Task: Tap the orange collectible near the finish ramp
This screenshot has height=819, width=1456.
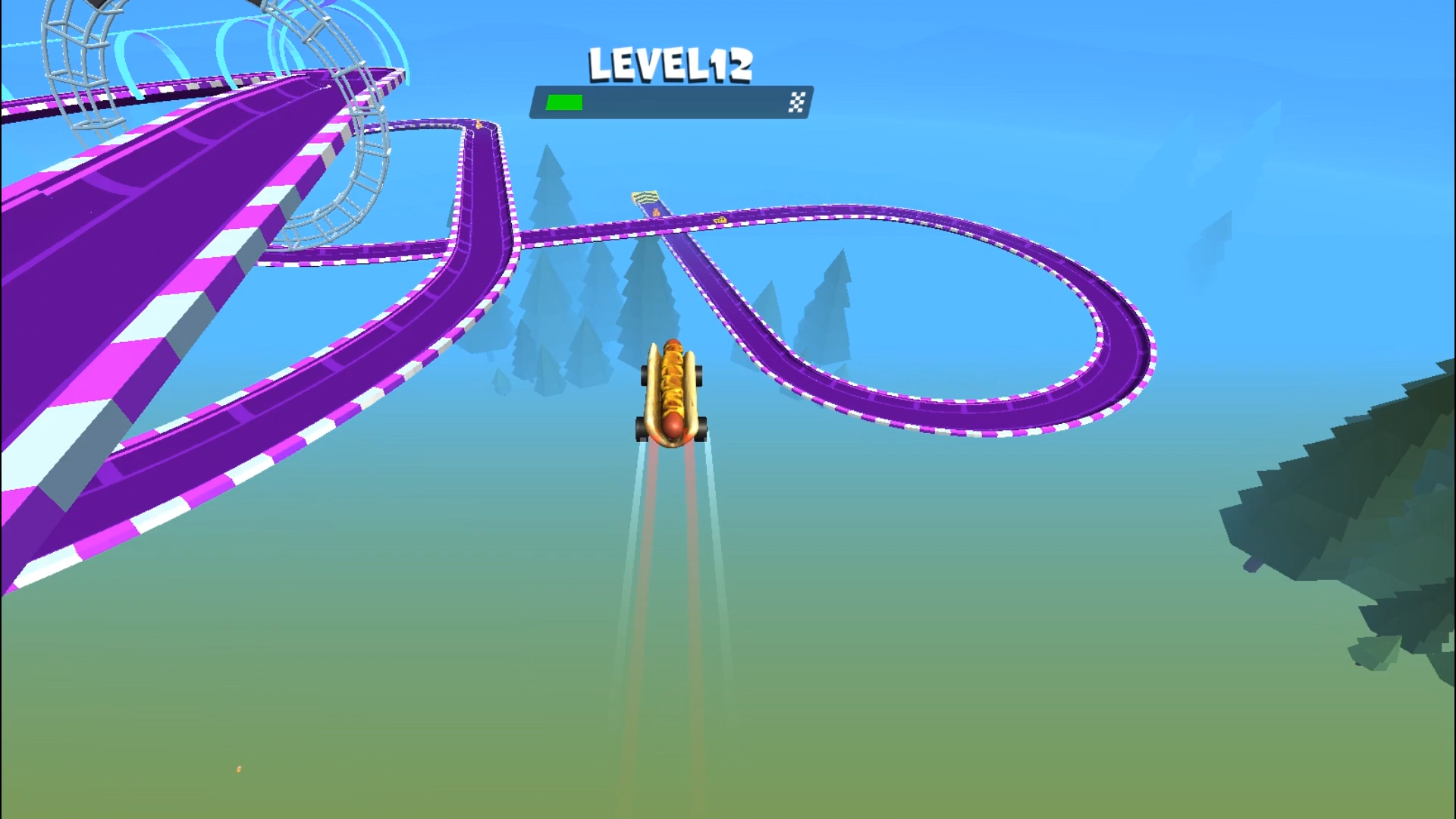Action: 657,214
